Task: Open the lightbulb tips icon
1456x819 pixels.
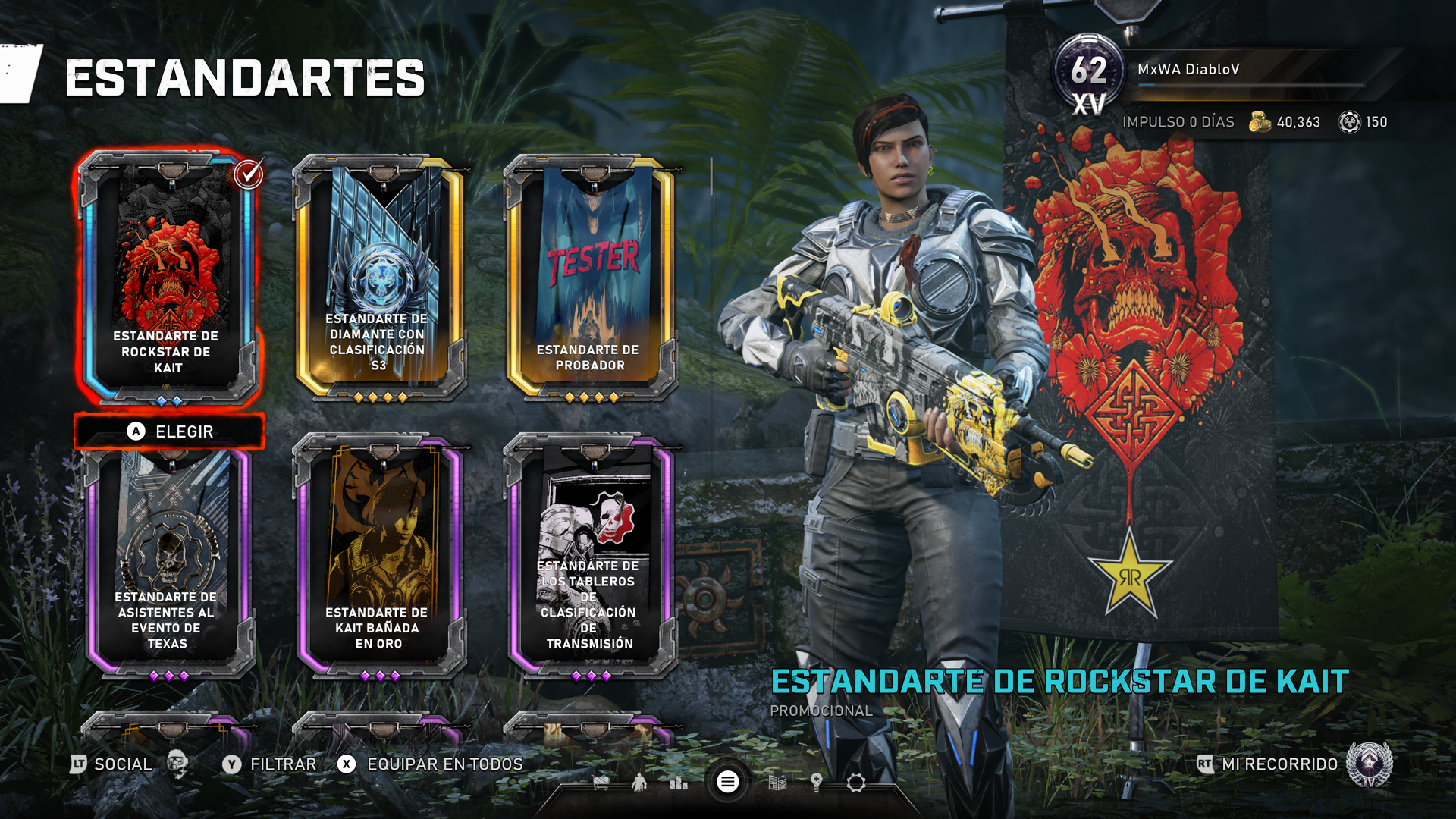Action: point(817,783)
